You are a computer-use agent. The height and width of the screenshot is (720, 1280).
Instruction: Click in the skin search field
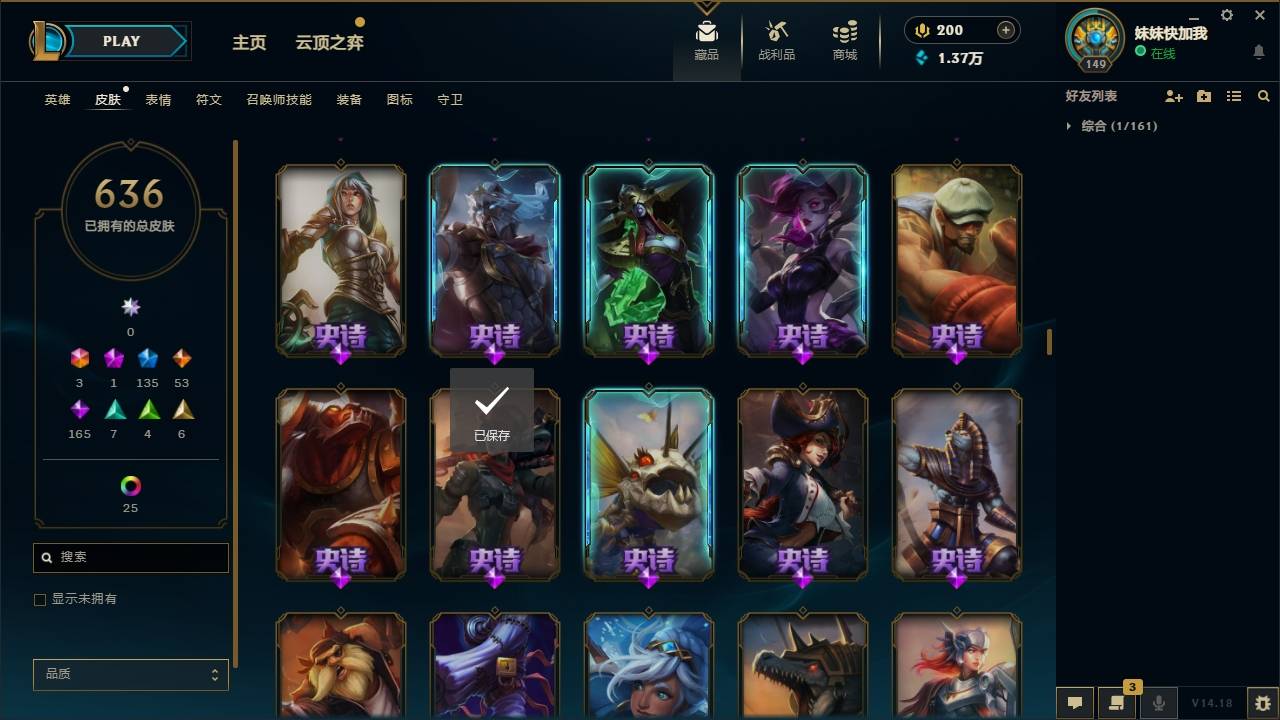130,557
